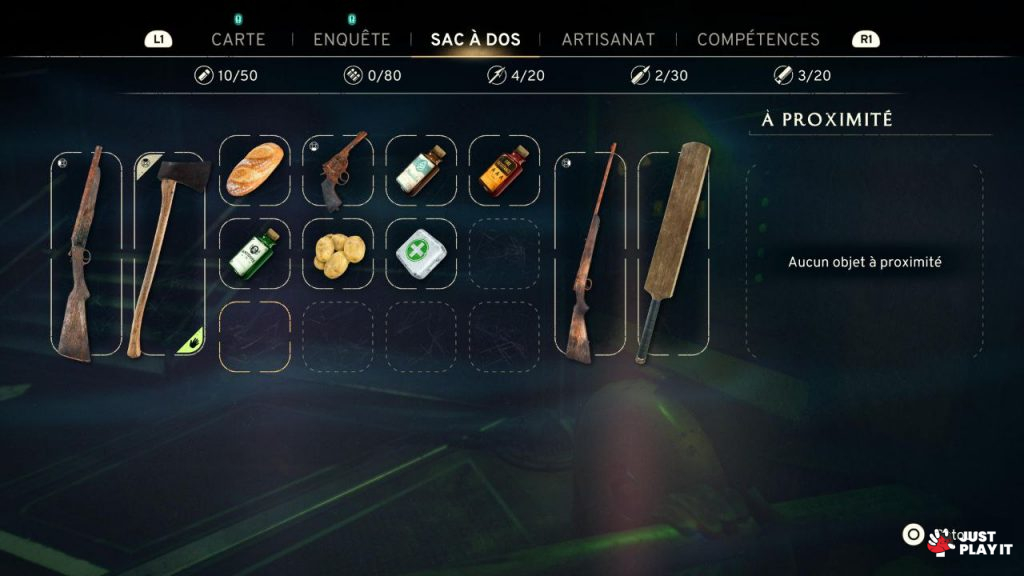
Task: Select the Sac à dos tab
Action: 475,40
